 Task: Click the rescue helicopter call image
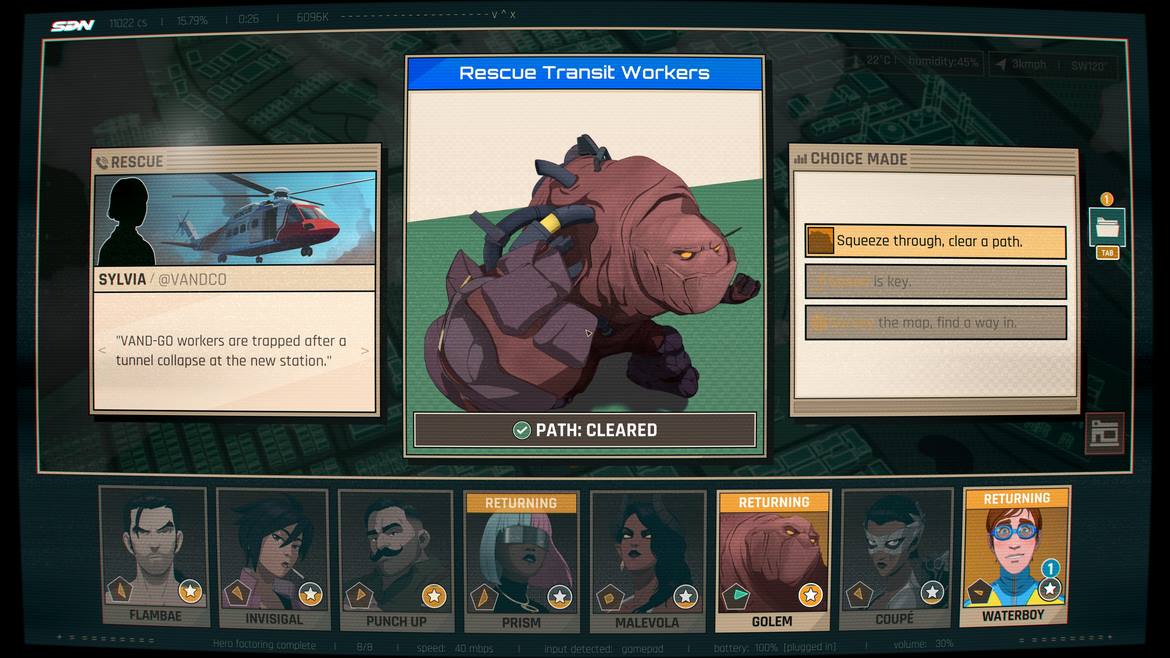[x=236, y=218]
